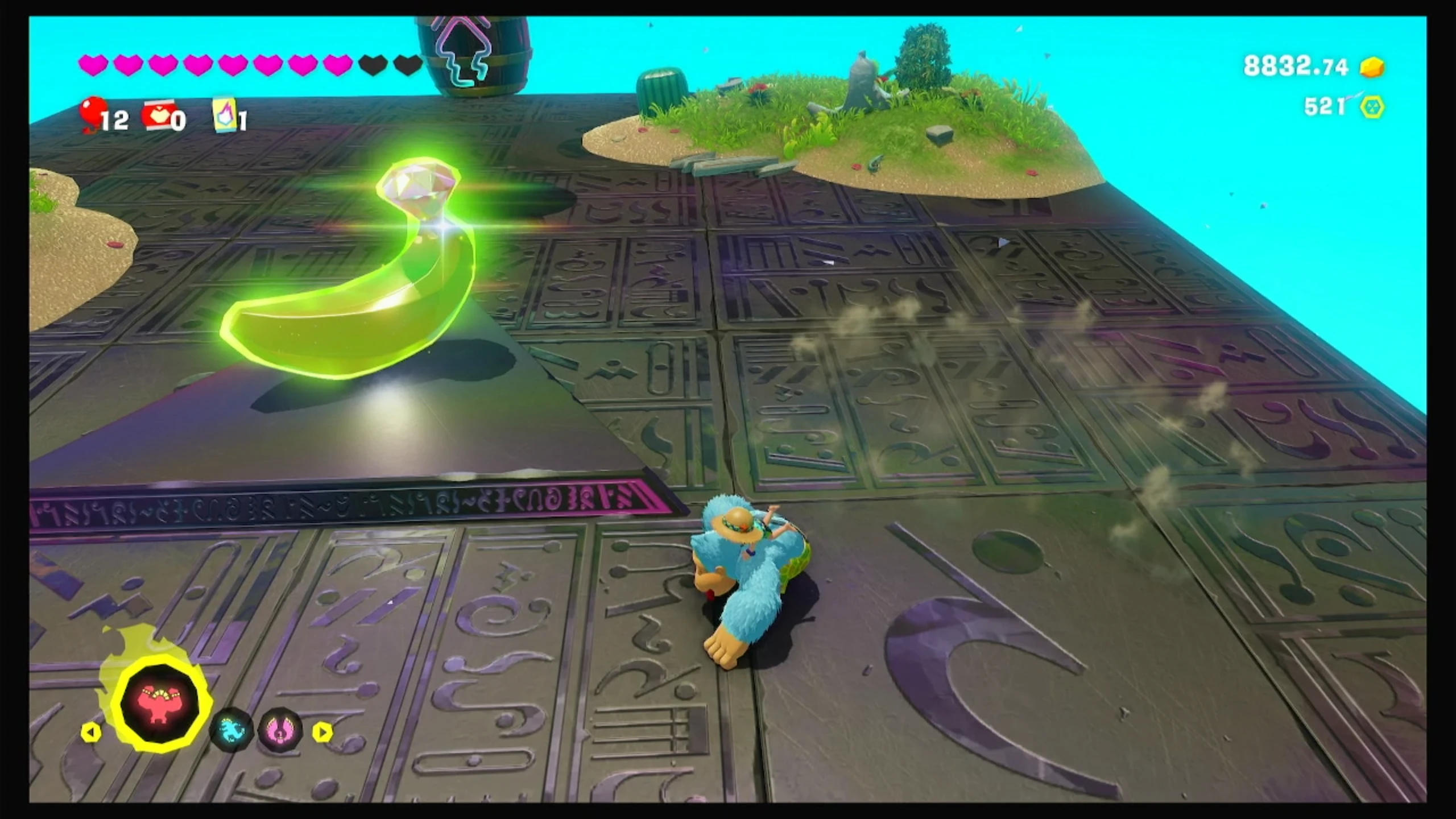Click the left arrow of the transformation selector
The height and width of the screenshot is (819, 1456).
pyautogui.click(x=90, y=732)
